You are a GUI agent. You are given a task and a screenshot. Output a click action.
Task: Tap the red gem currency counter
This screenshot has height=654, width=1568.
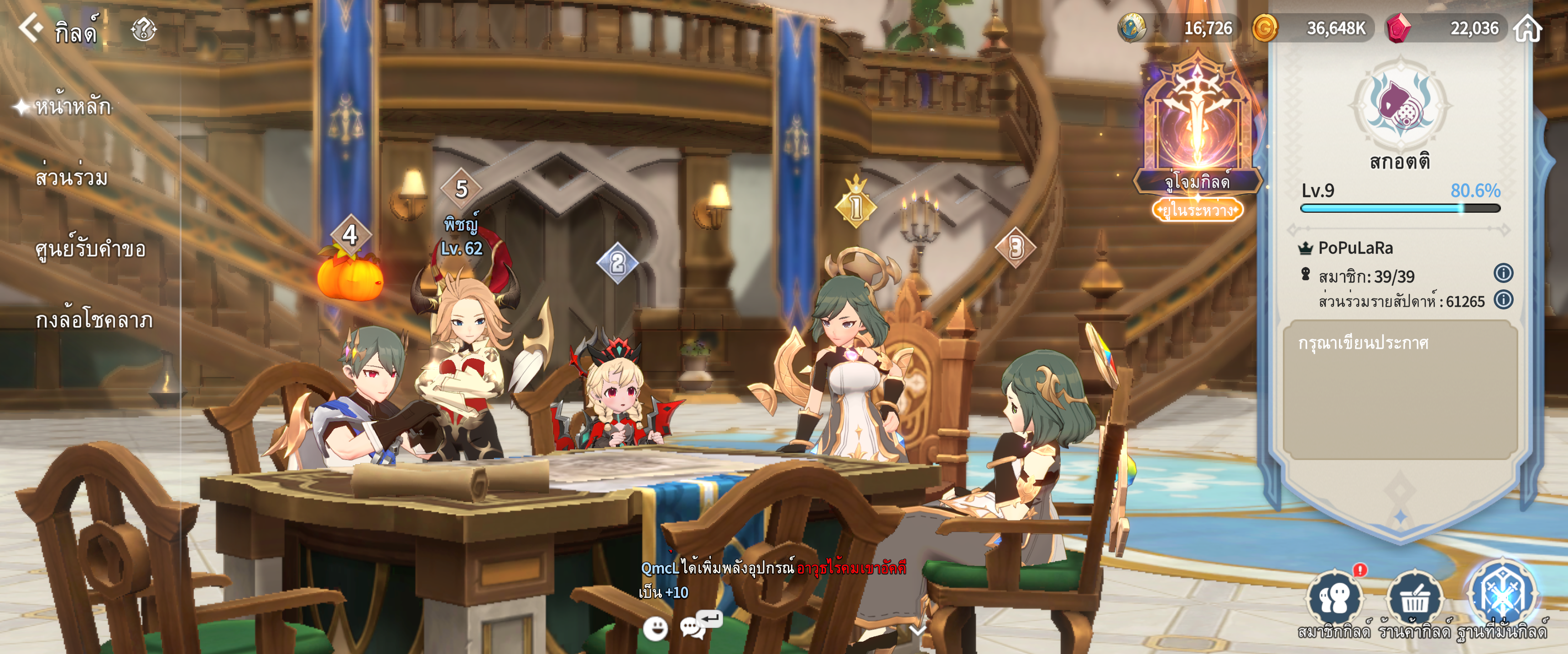click(1446, 28)
